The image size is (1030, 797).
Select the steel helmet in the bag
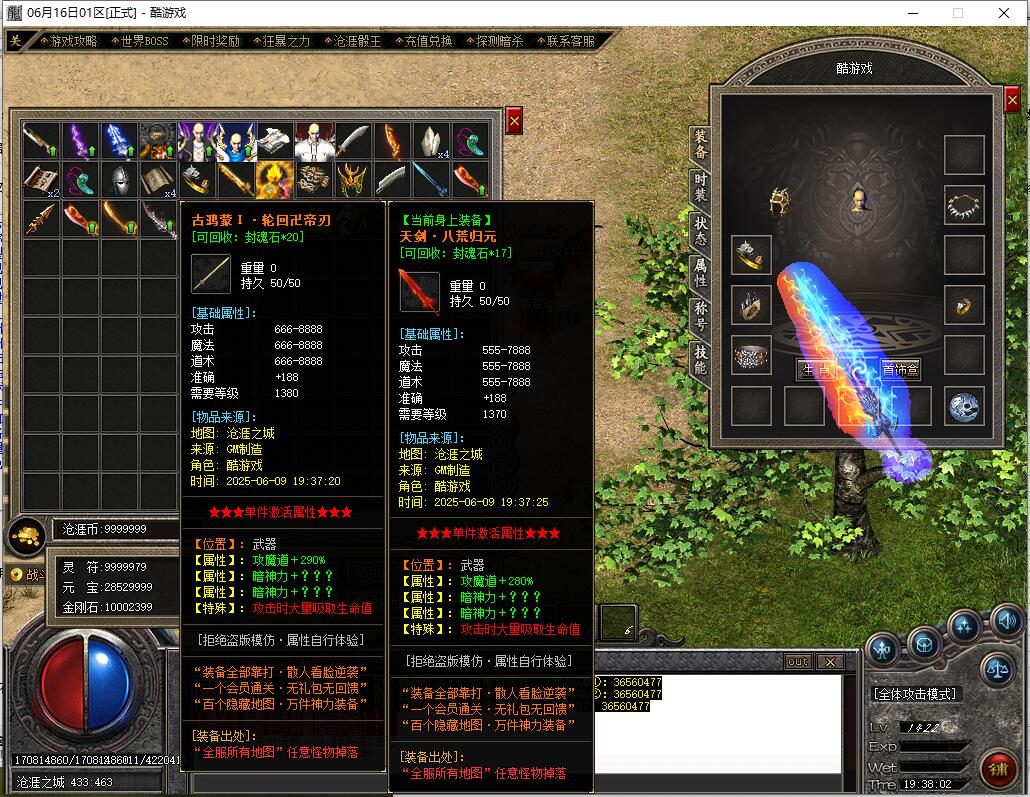120,179
